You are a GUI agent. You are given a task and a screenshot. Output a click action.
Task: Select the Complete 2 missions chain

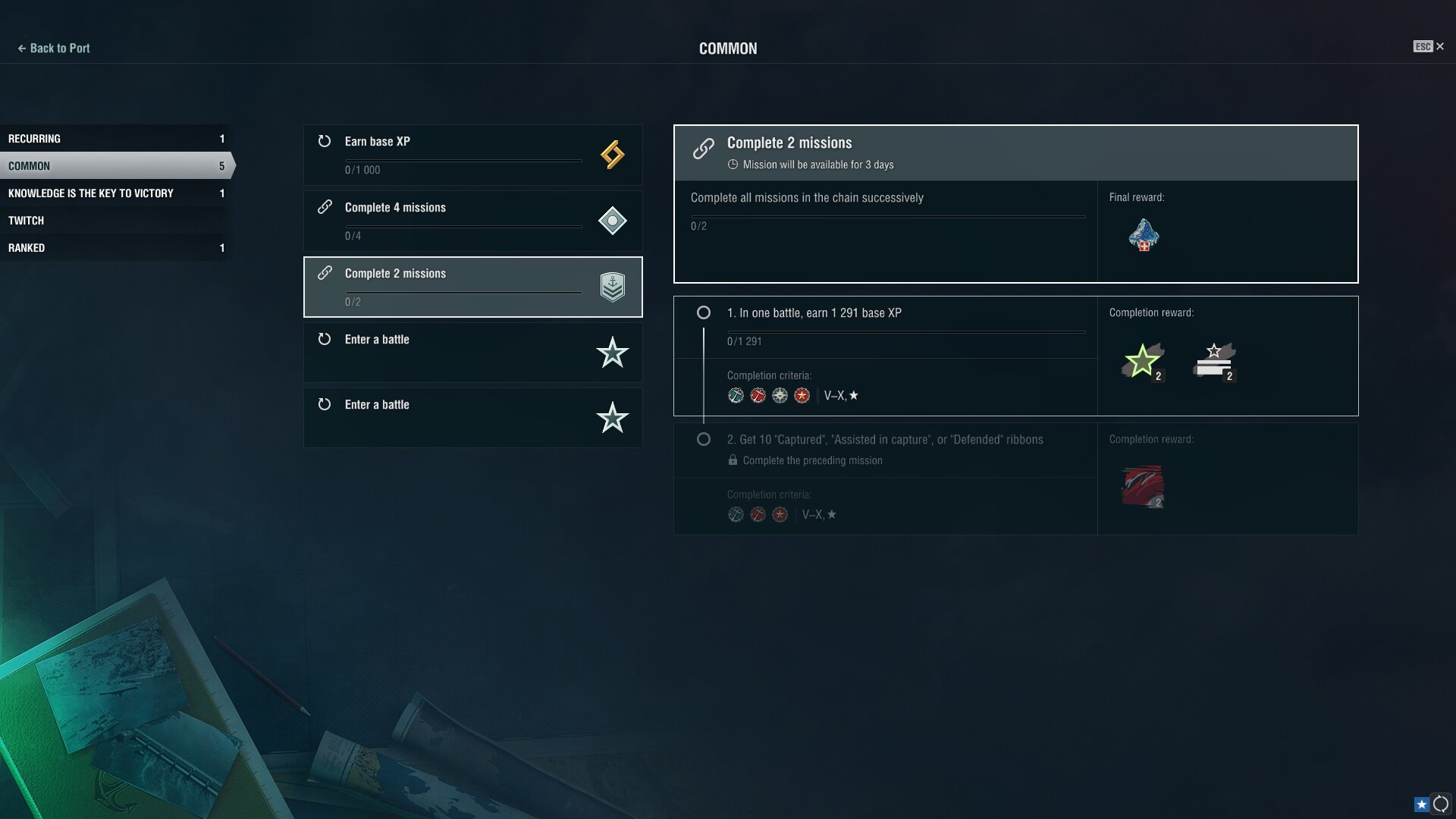pyautogui.click(x=472, y=287)
